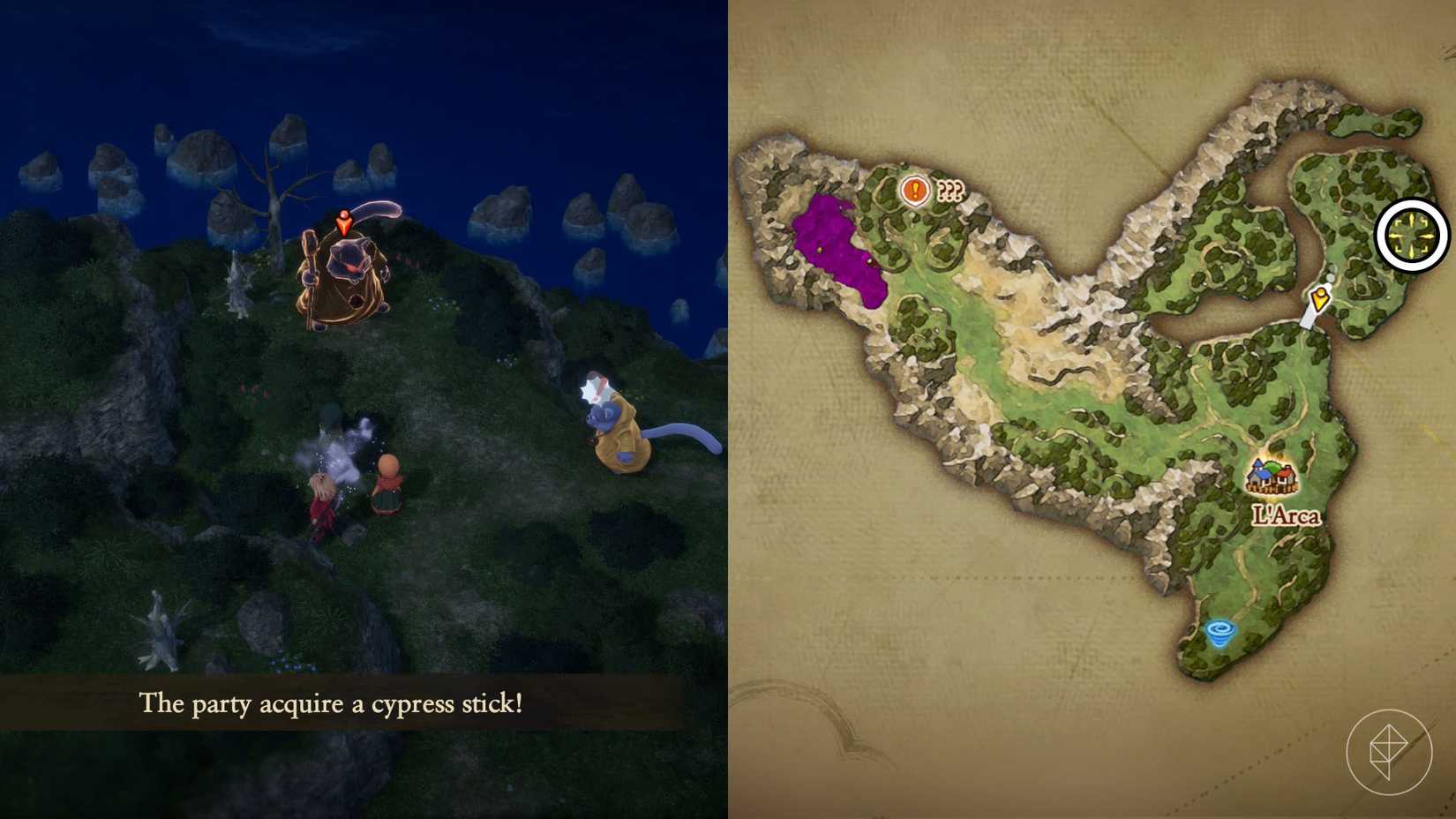Click the smoke puff beside the hero
This screenshot has height=819, width=1456.
coord(344,450)
